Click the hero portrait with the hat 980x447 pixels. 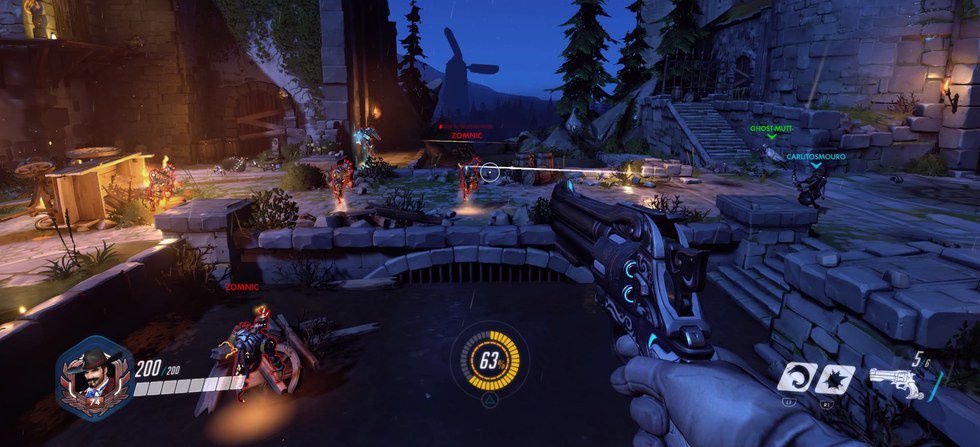[x=93, y=377]
